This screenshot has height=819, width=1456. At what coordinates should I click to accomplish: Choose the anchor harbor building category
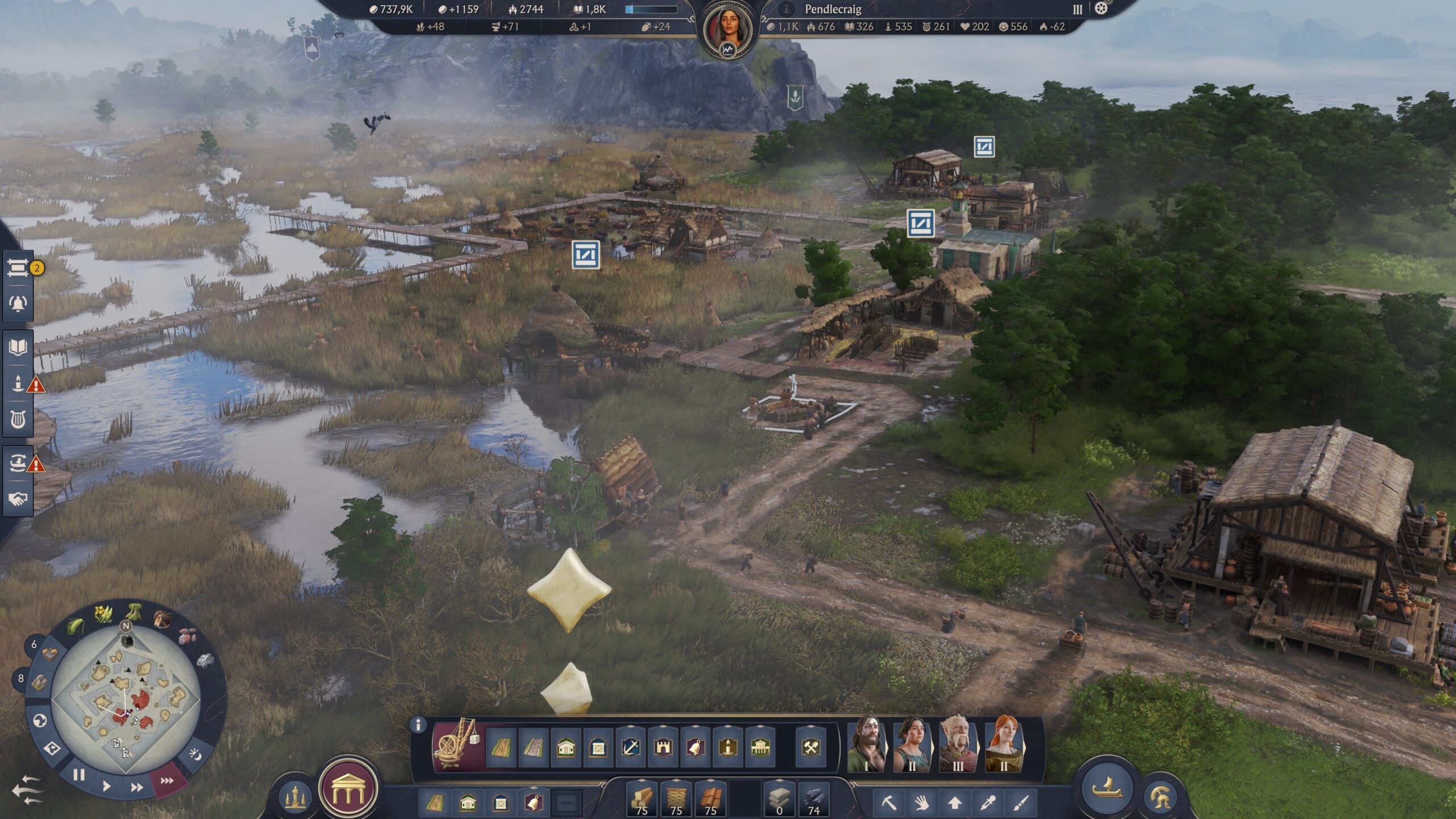click(631, 747)
